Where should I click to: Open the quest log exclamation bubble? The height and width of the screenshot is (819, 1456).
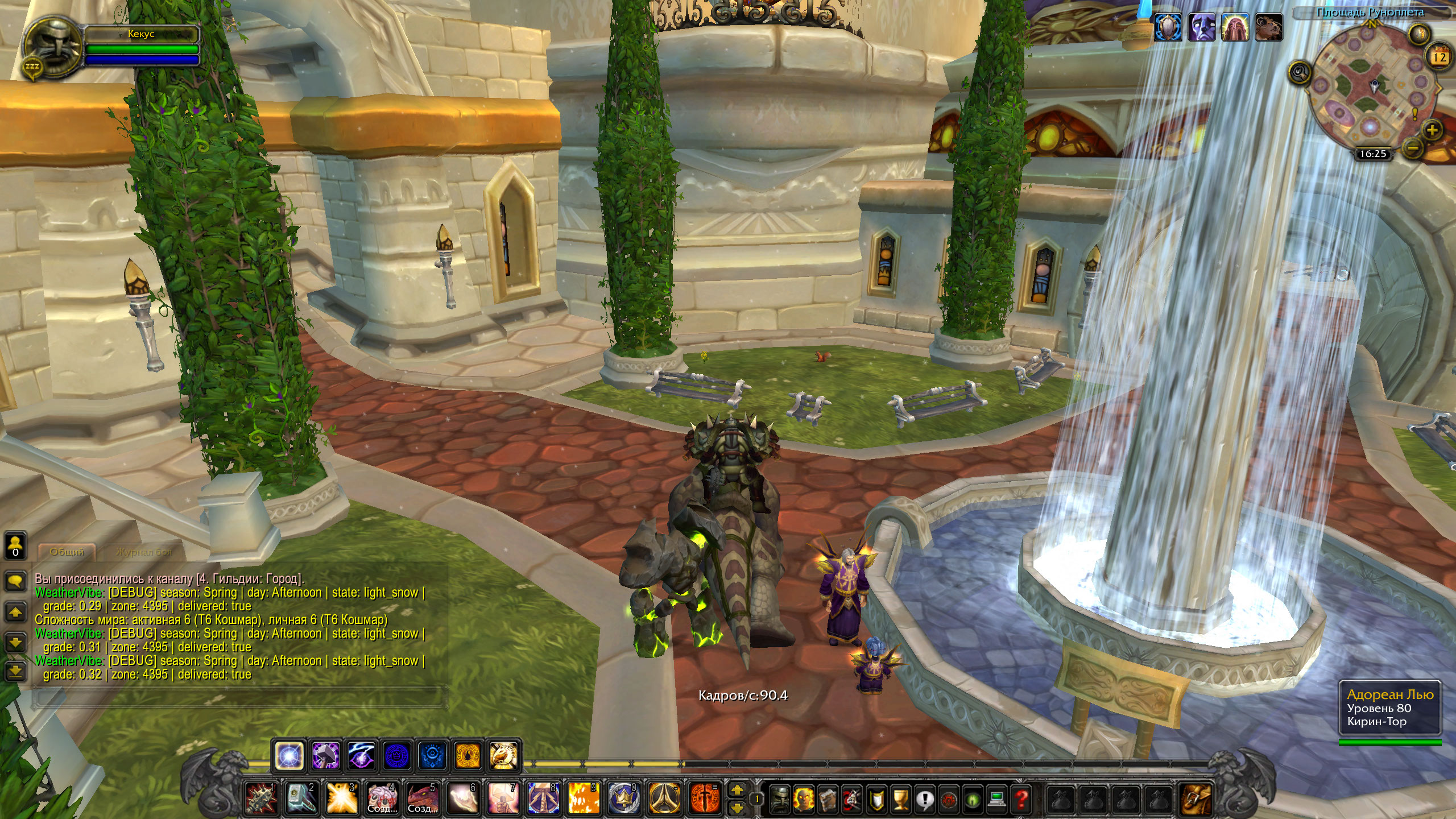924,799
